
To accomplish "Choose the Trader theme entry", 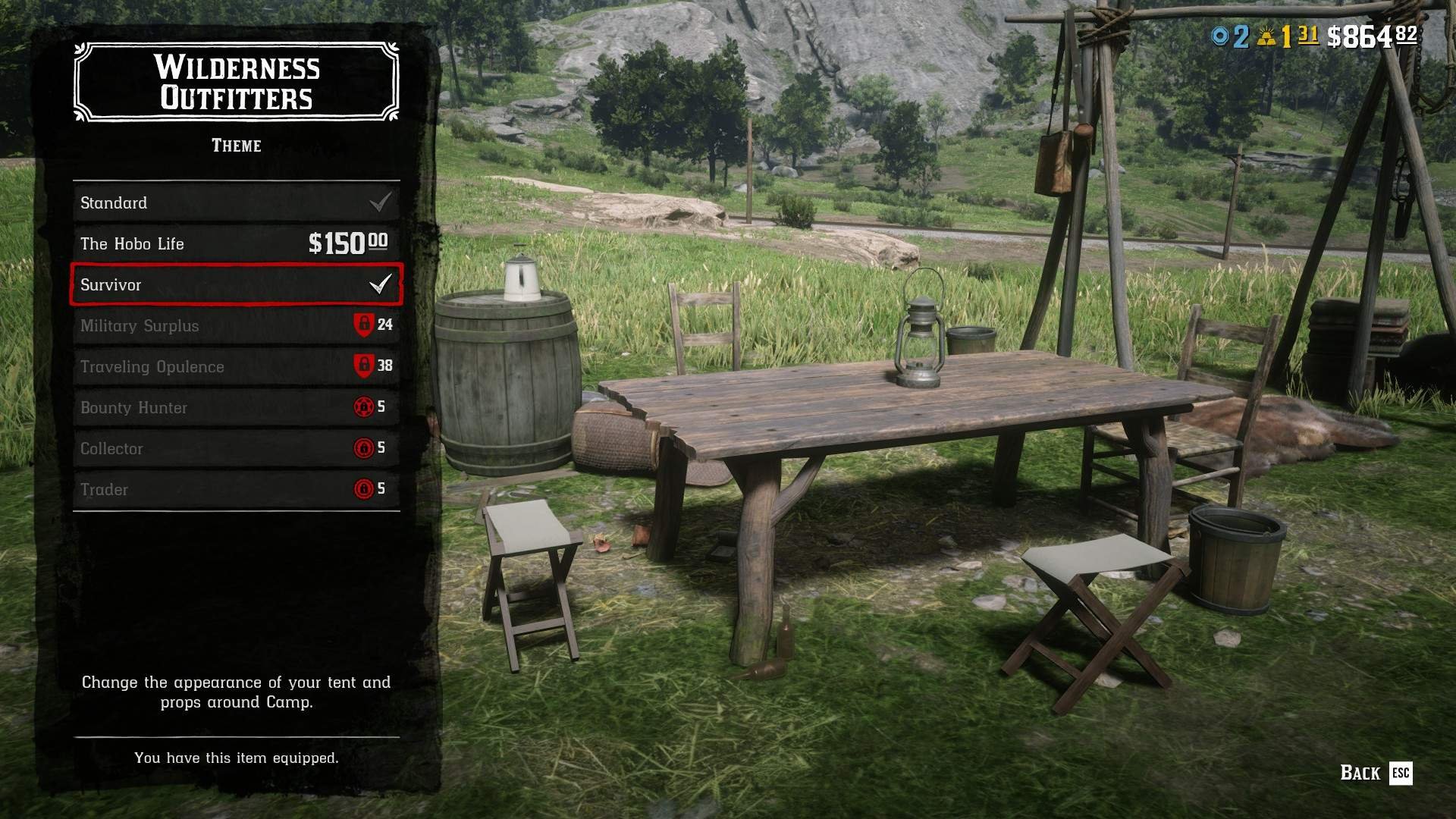I will [x=236, y=489].
